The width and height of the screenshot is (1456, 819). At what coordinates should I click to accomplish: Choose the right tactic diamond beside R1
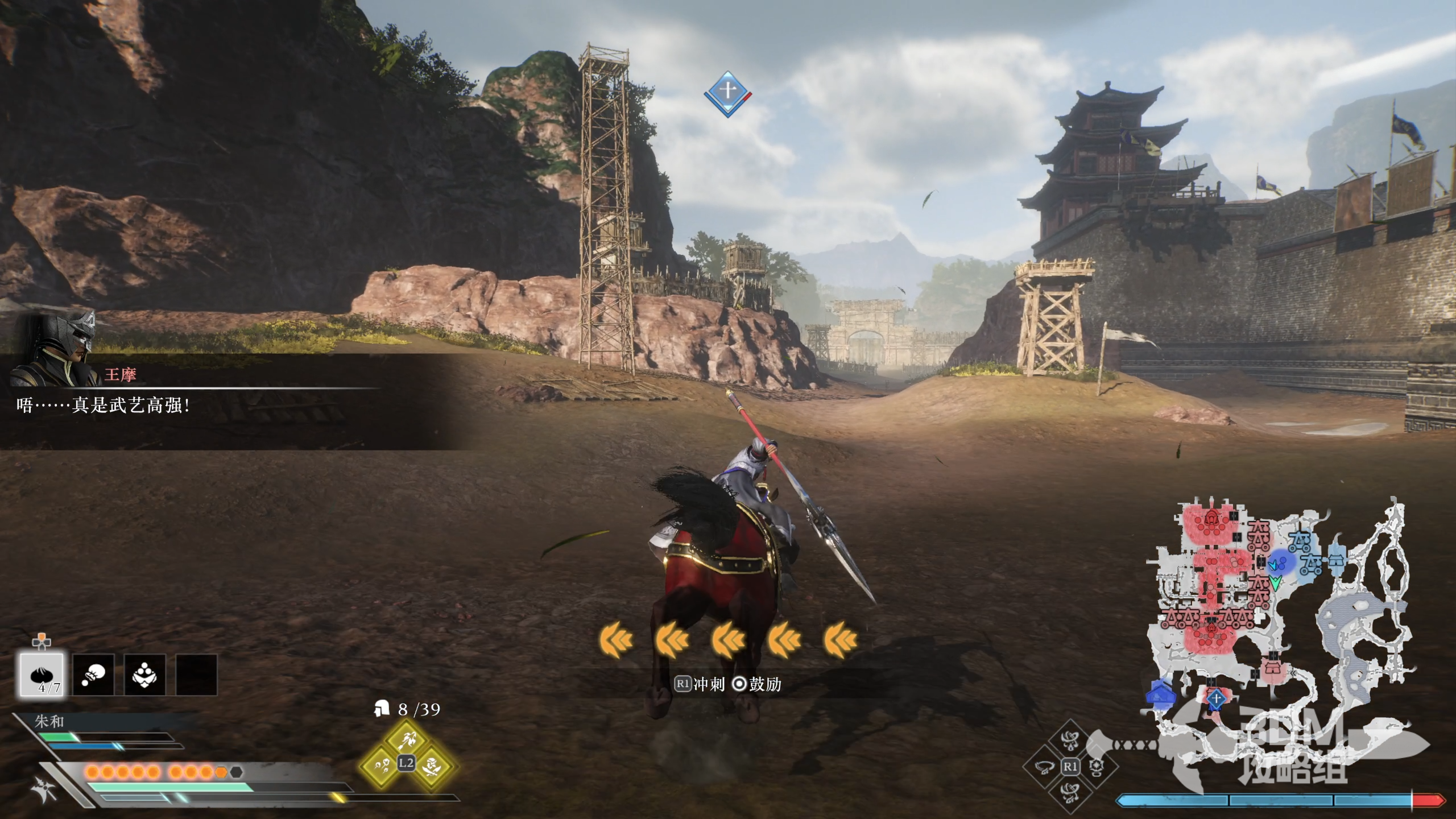point(1095,767)
